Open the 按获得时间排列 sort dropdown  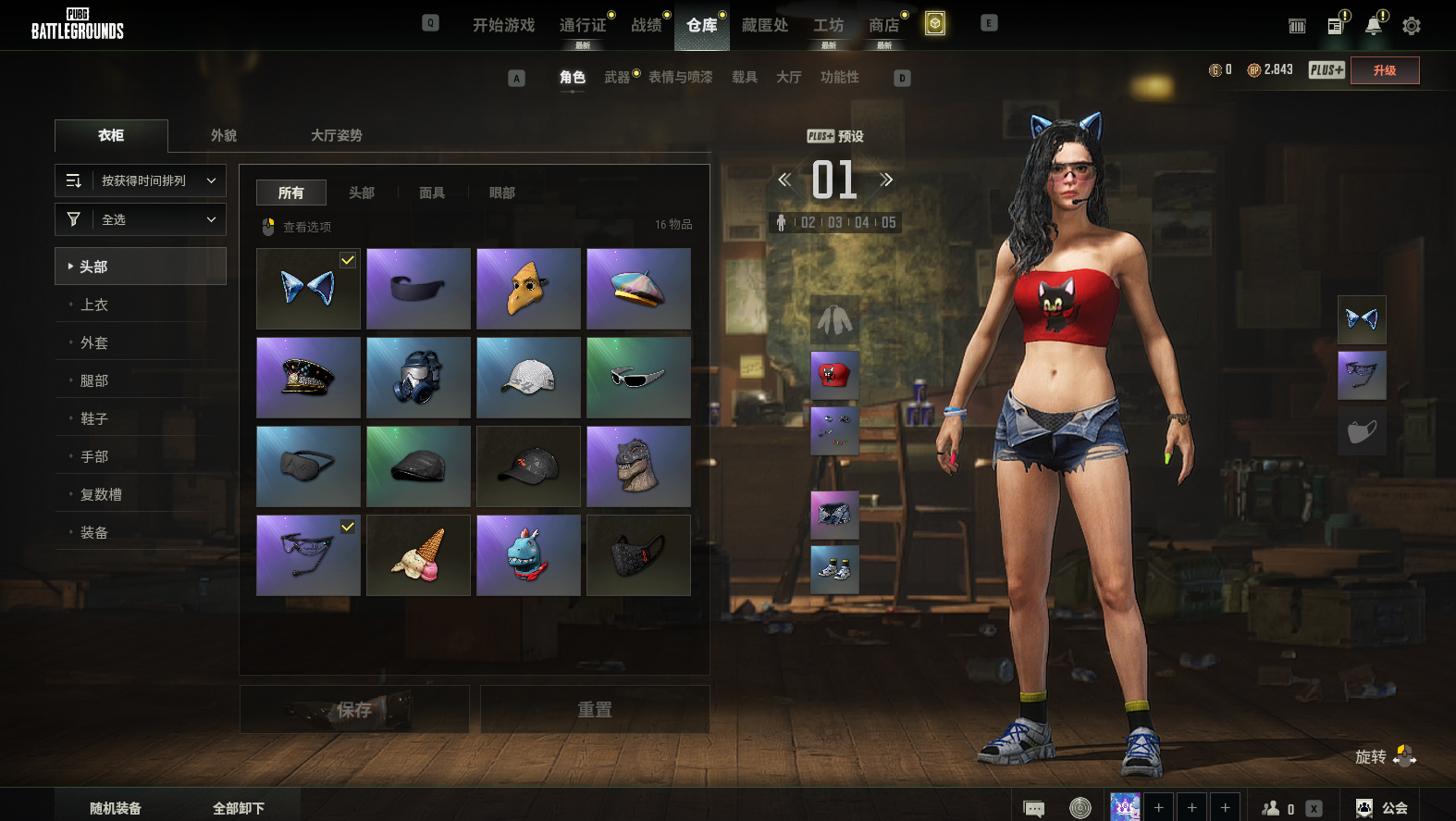coord(141,180)
